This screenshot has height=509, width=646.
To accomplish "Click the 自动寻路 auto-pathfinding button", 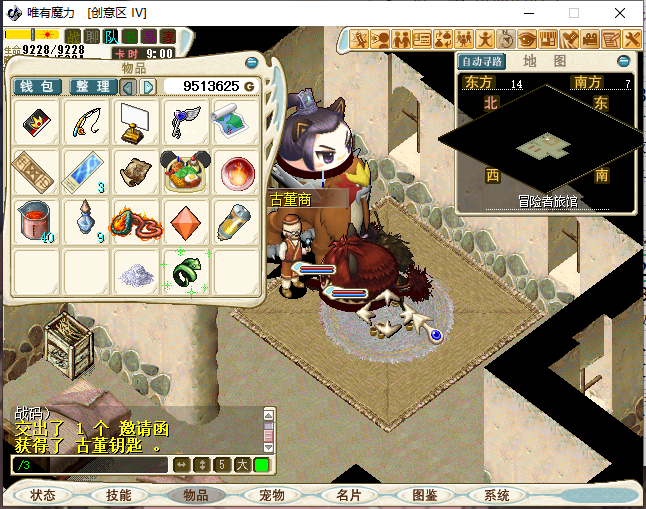I will (482, 61).
